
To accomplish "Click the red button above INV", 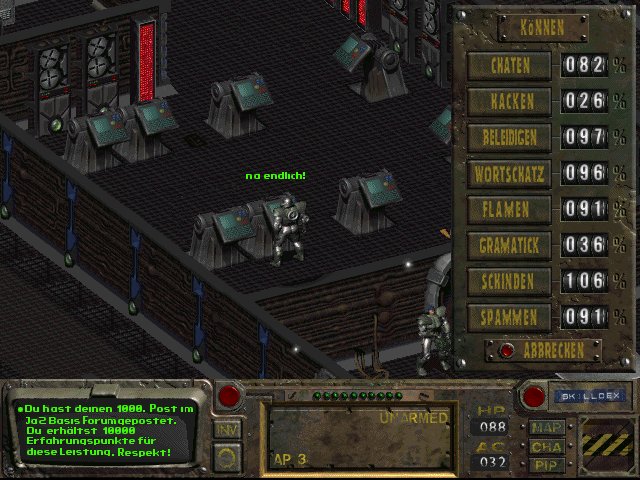I will [229, 395].
